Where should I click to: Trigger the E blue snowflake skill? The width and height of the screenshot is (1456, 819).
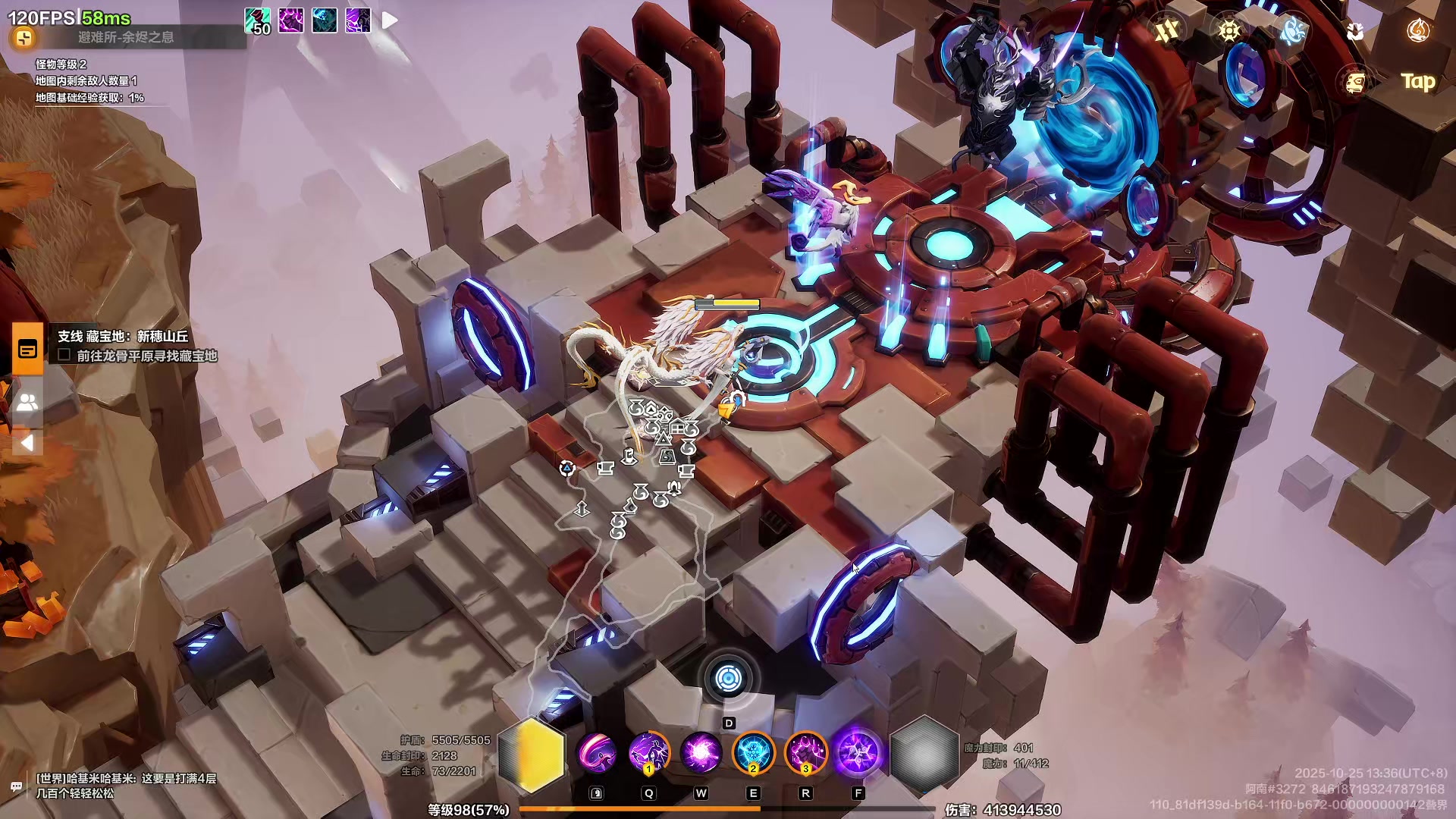coord(753,754)
